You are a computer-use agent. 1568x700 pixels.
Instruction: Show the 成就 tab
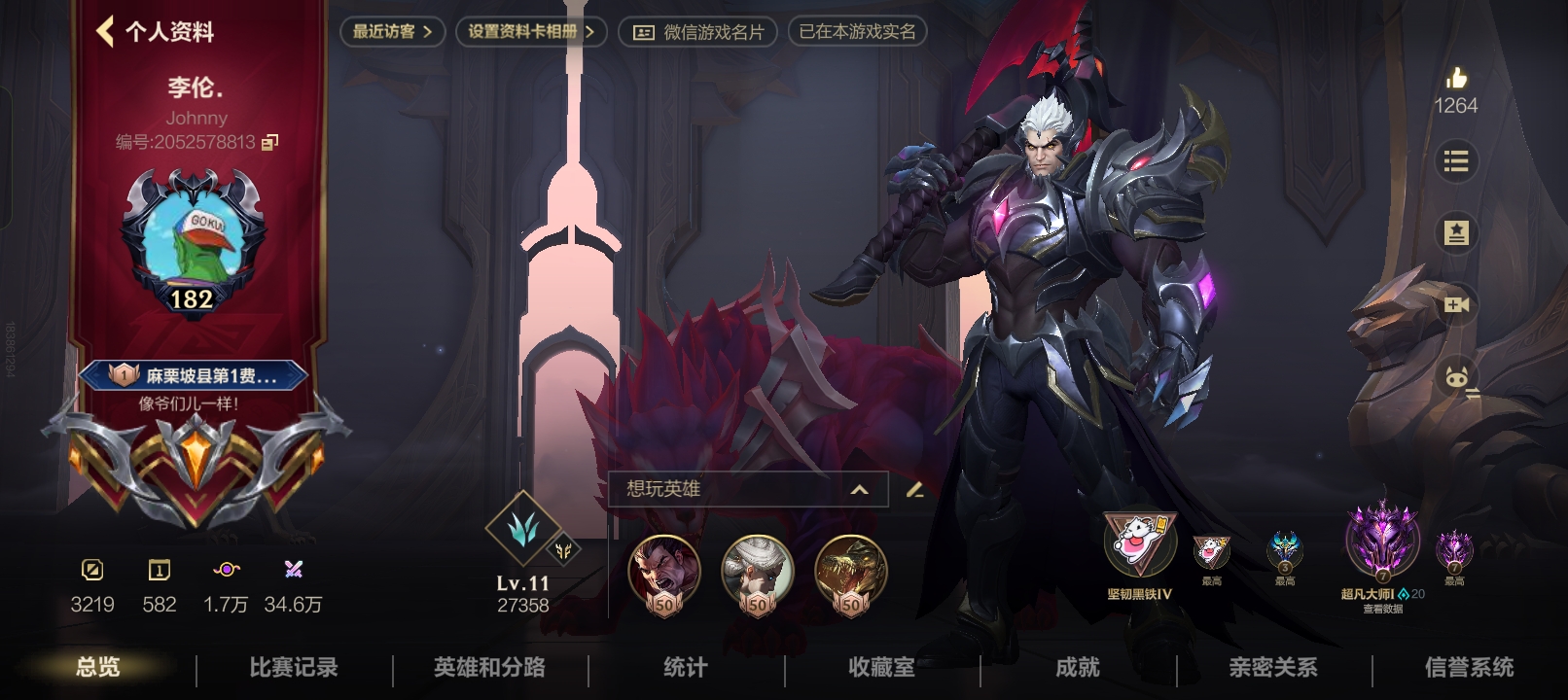click(1078, 668)
